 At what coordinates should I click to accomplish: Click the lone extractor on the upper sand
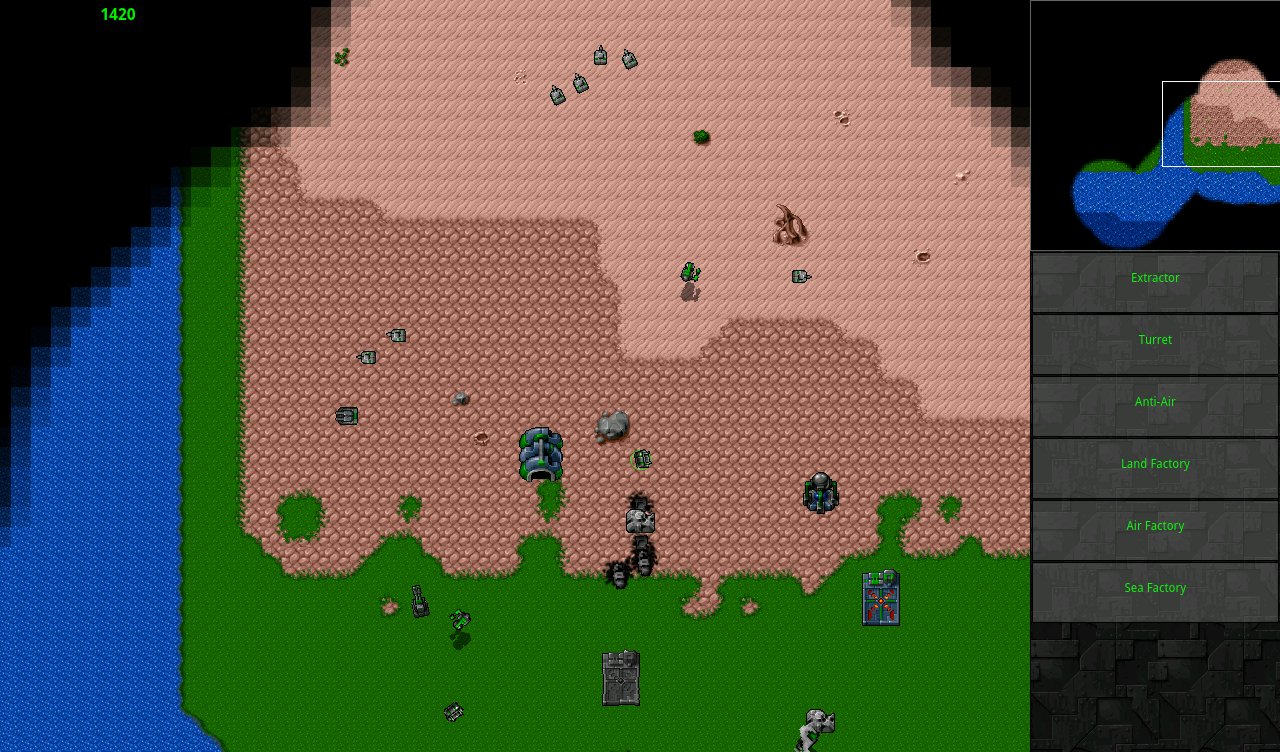pyautogui.click(x=801, y=277)
